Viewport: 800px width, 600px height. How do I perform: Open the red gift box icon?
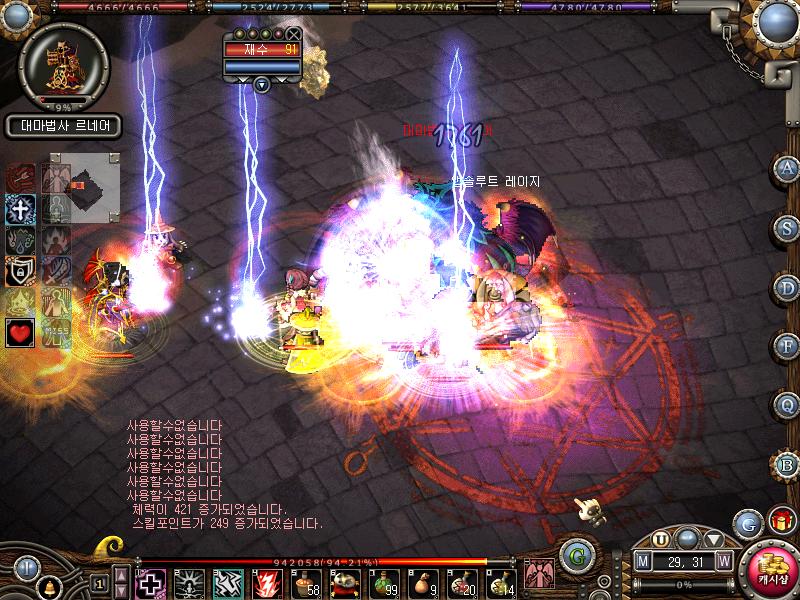[779, 521]
